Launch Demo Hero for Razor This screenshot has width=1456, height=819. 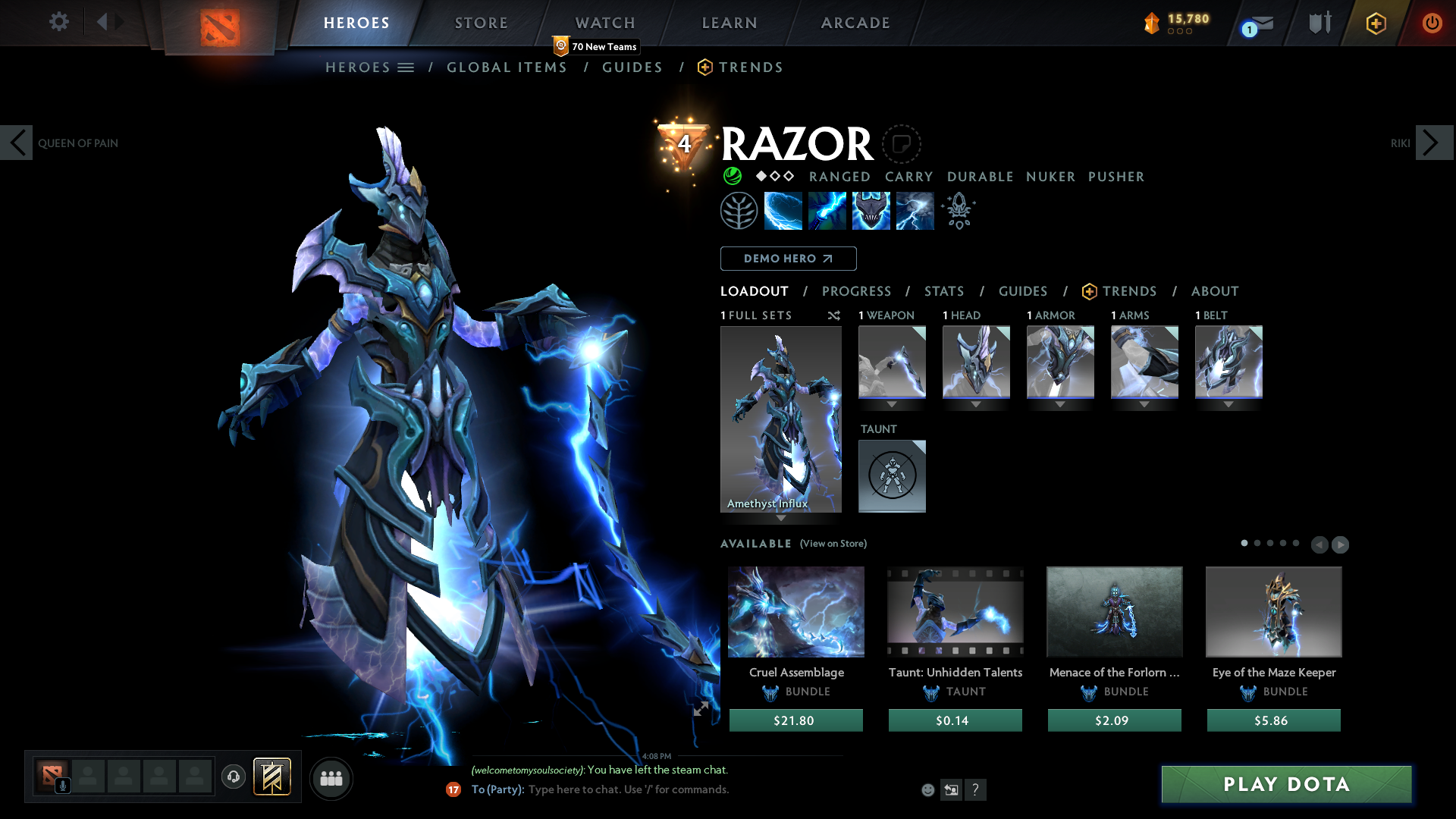(788, 259)
